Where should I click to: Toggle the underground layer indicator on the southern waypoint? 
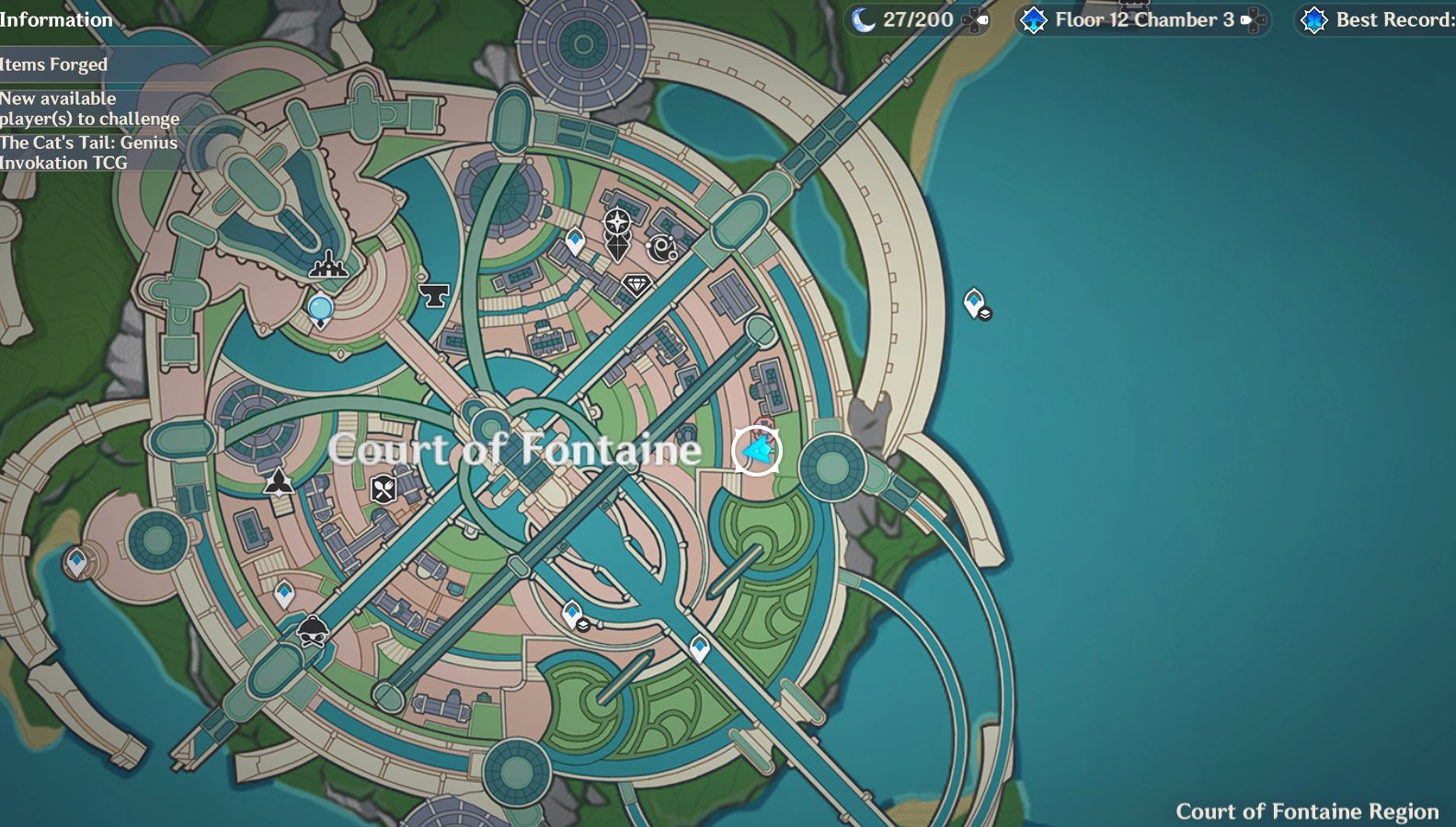tap(585, 623)
